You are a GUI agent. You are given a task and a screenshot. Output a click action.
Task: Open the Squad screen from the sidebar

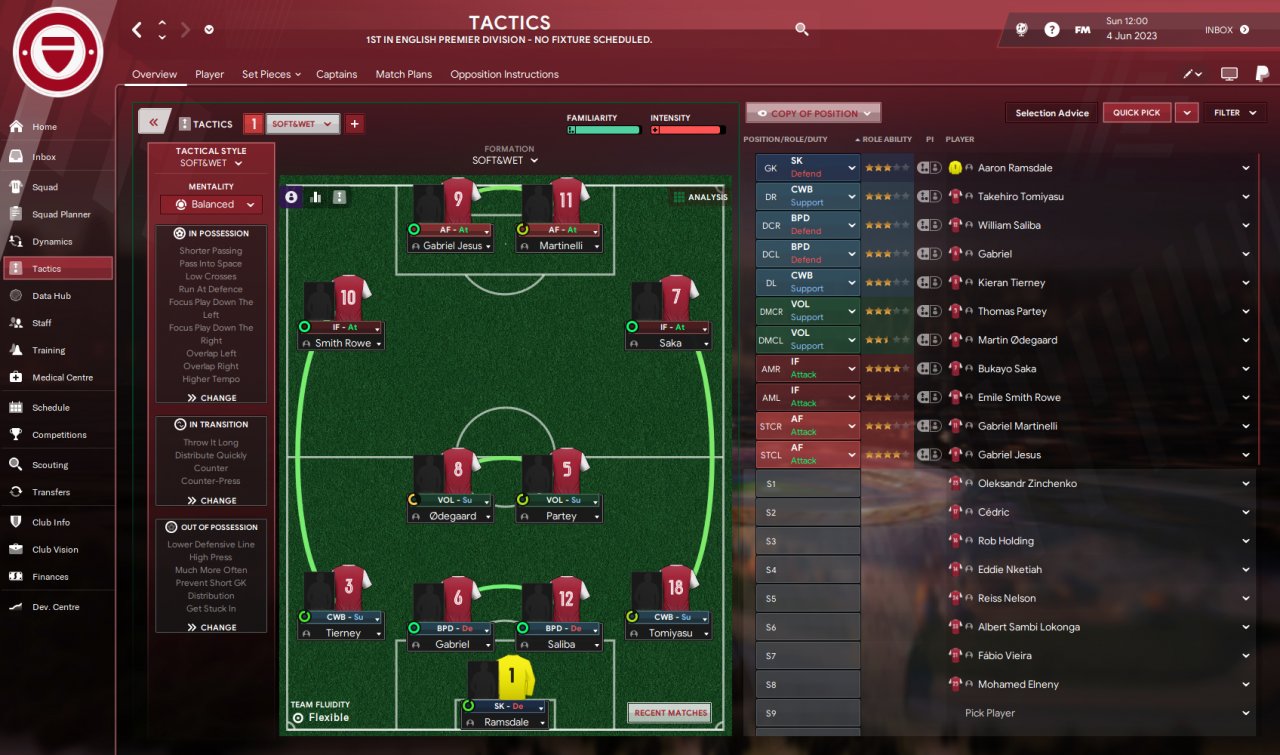click(x=45, y=187)
